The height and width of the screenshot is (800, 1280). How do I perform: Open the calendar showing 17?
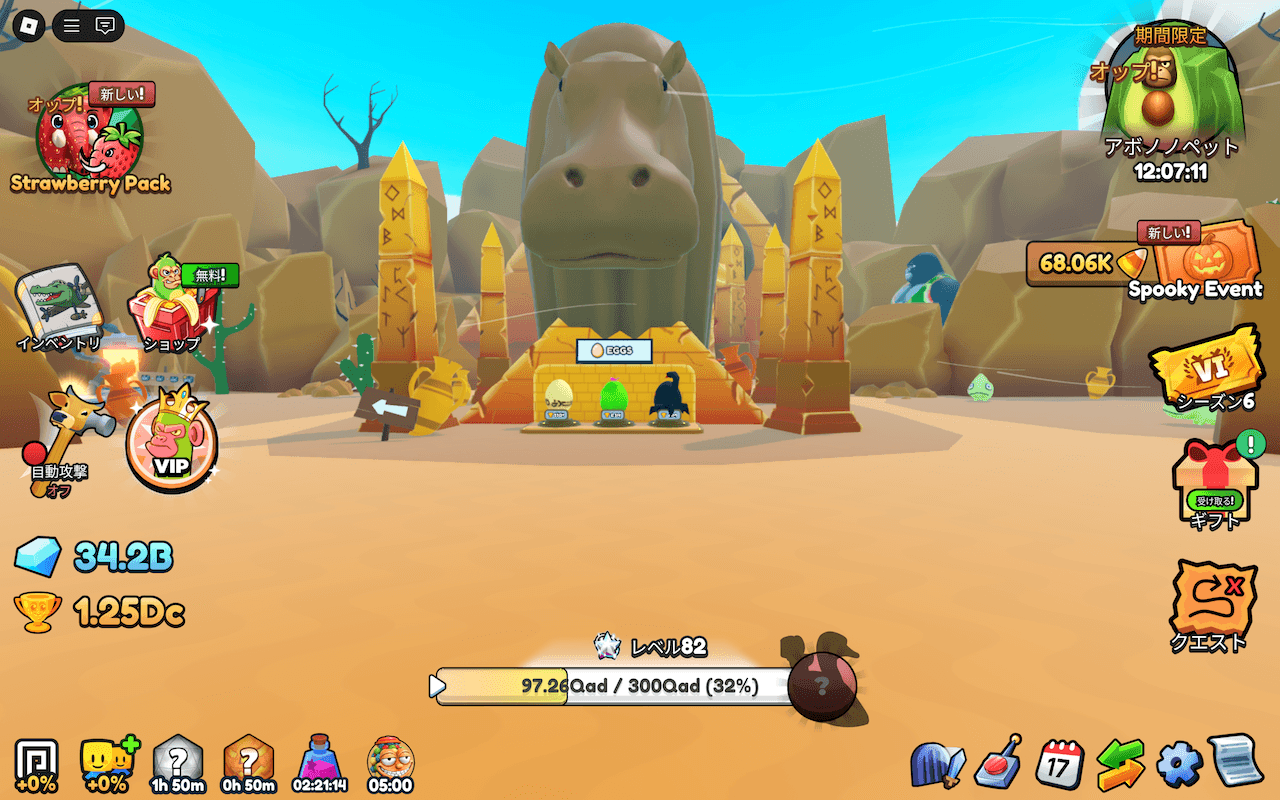[1059, 764]
